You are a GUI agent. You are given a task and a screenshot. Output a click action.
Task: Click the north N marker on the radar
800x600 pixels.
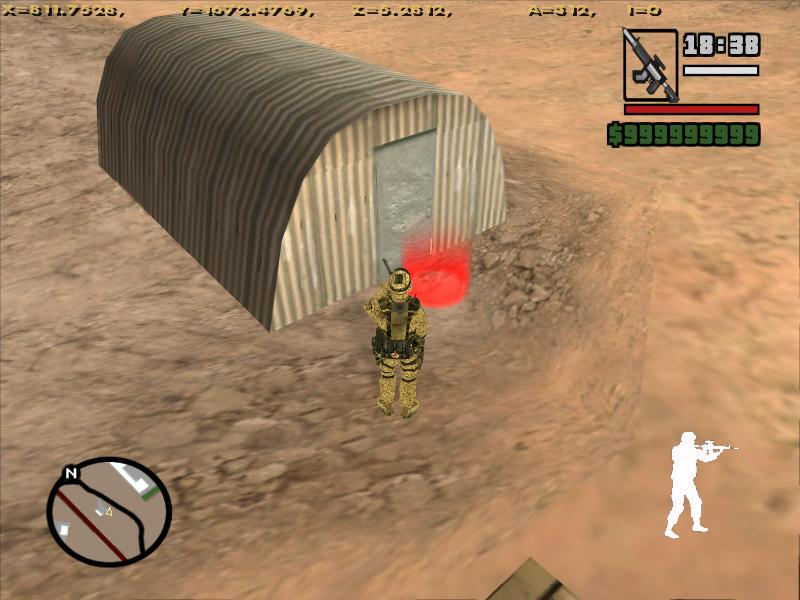pos(70,473)
